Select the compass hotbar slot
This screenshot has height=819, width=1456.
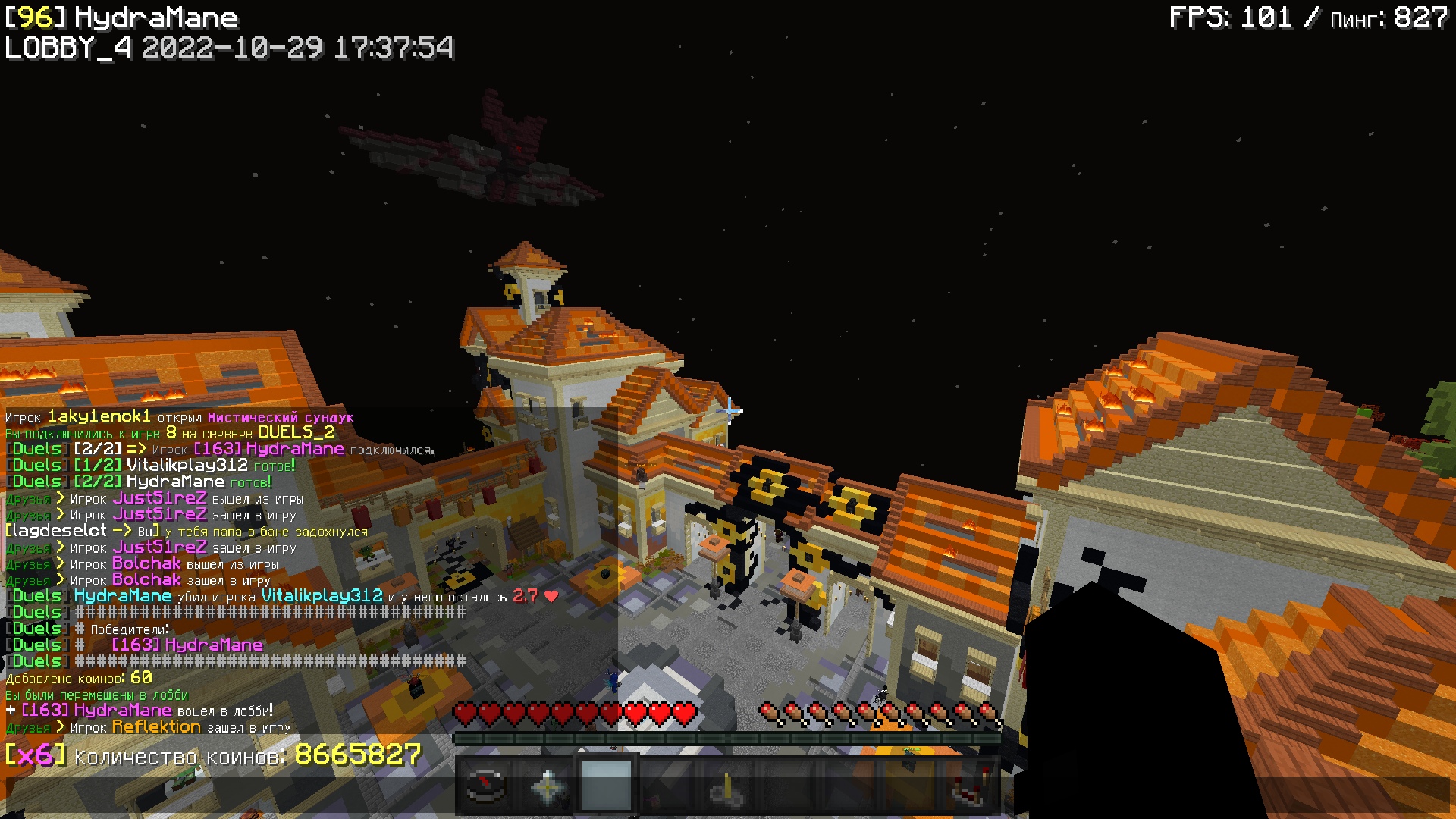pos(485,786)
